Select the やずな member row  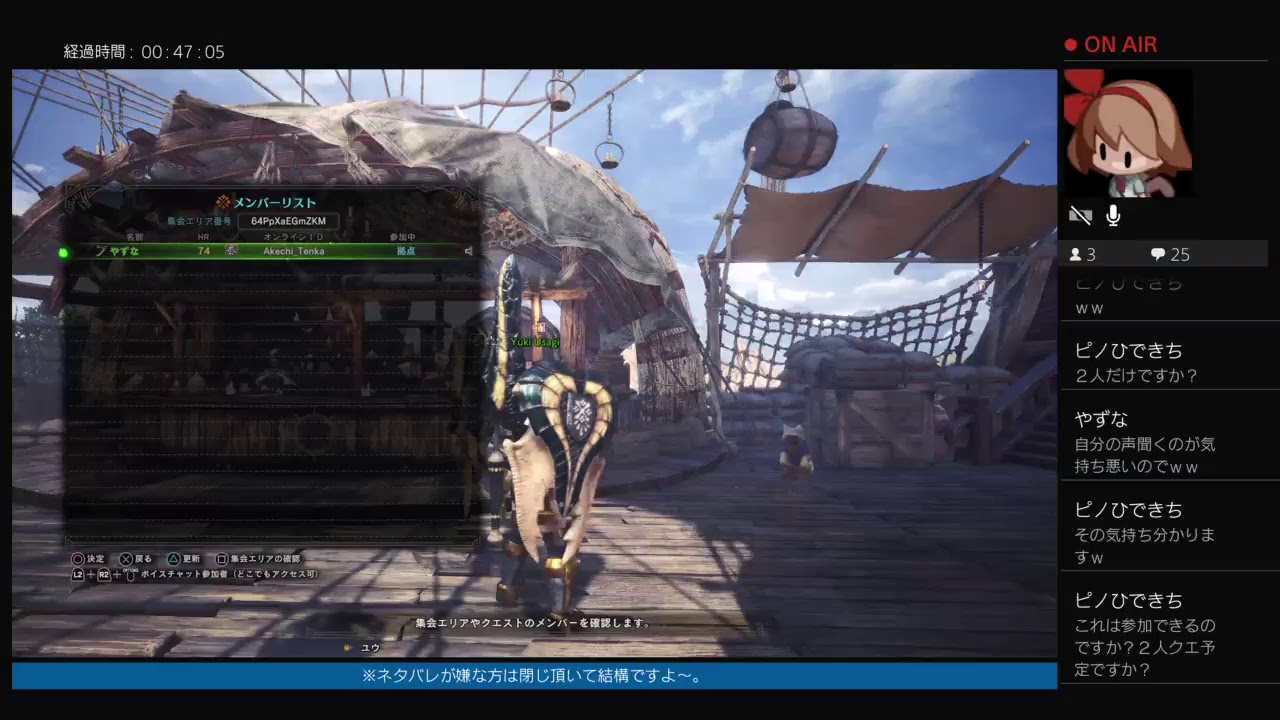click(265, 251)
